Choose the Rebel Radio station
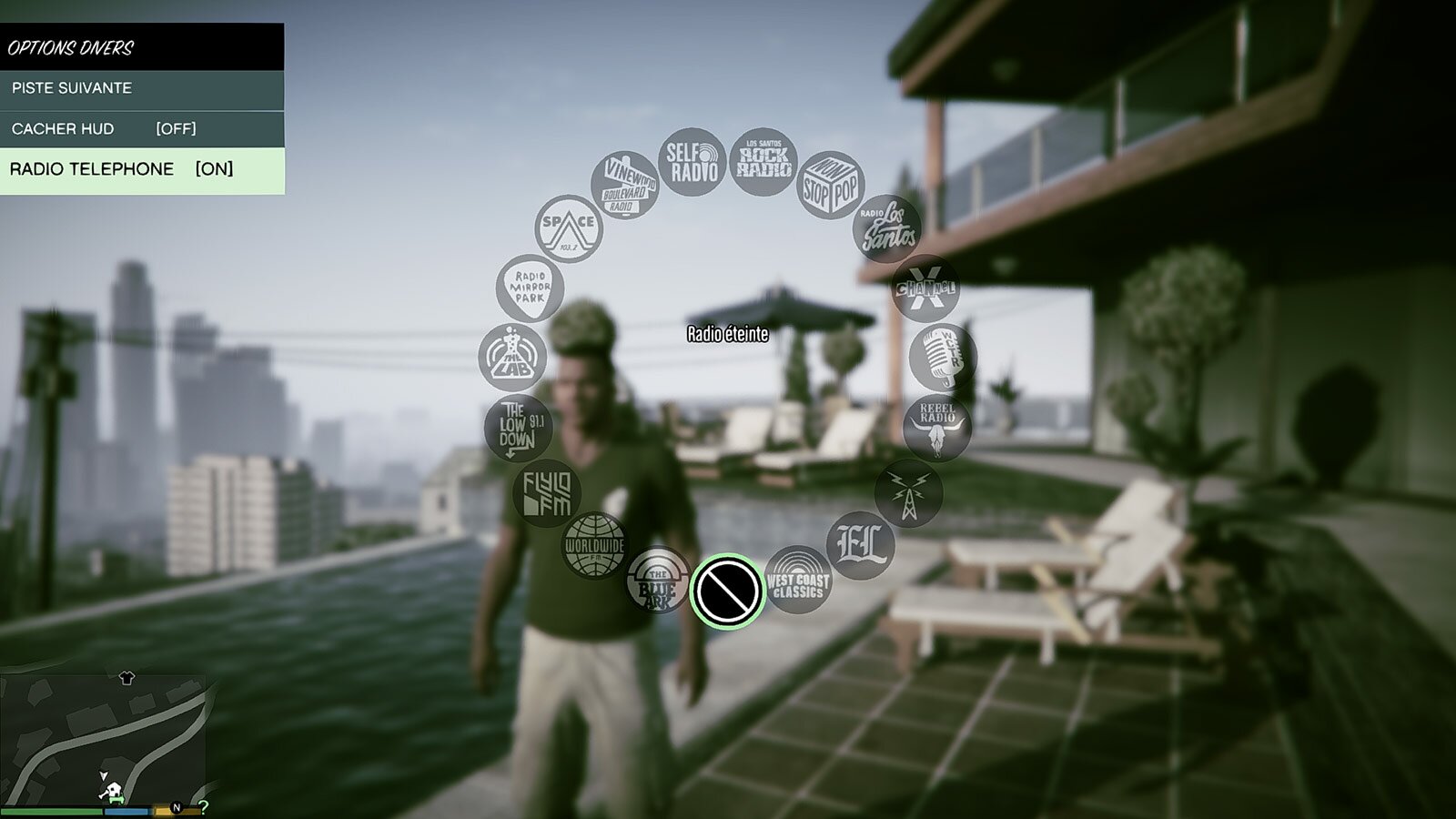 point(937,427)
